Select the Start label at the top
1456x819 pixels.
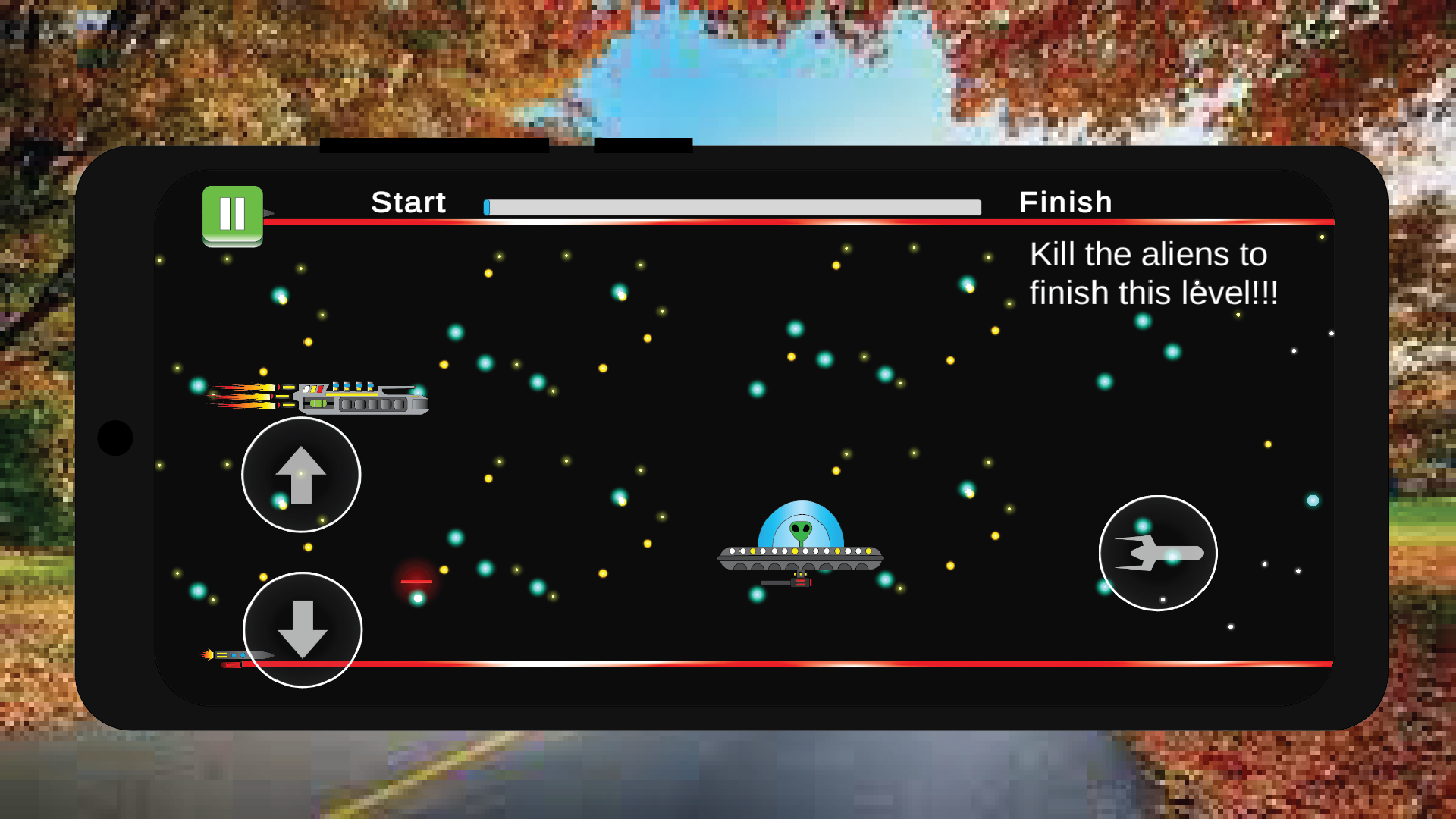point(408,202)
